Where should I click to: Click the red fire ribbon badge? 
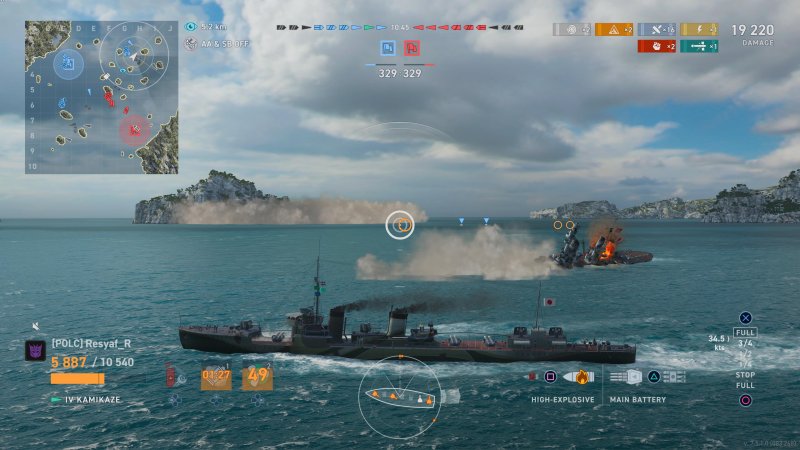656,46
